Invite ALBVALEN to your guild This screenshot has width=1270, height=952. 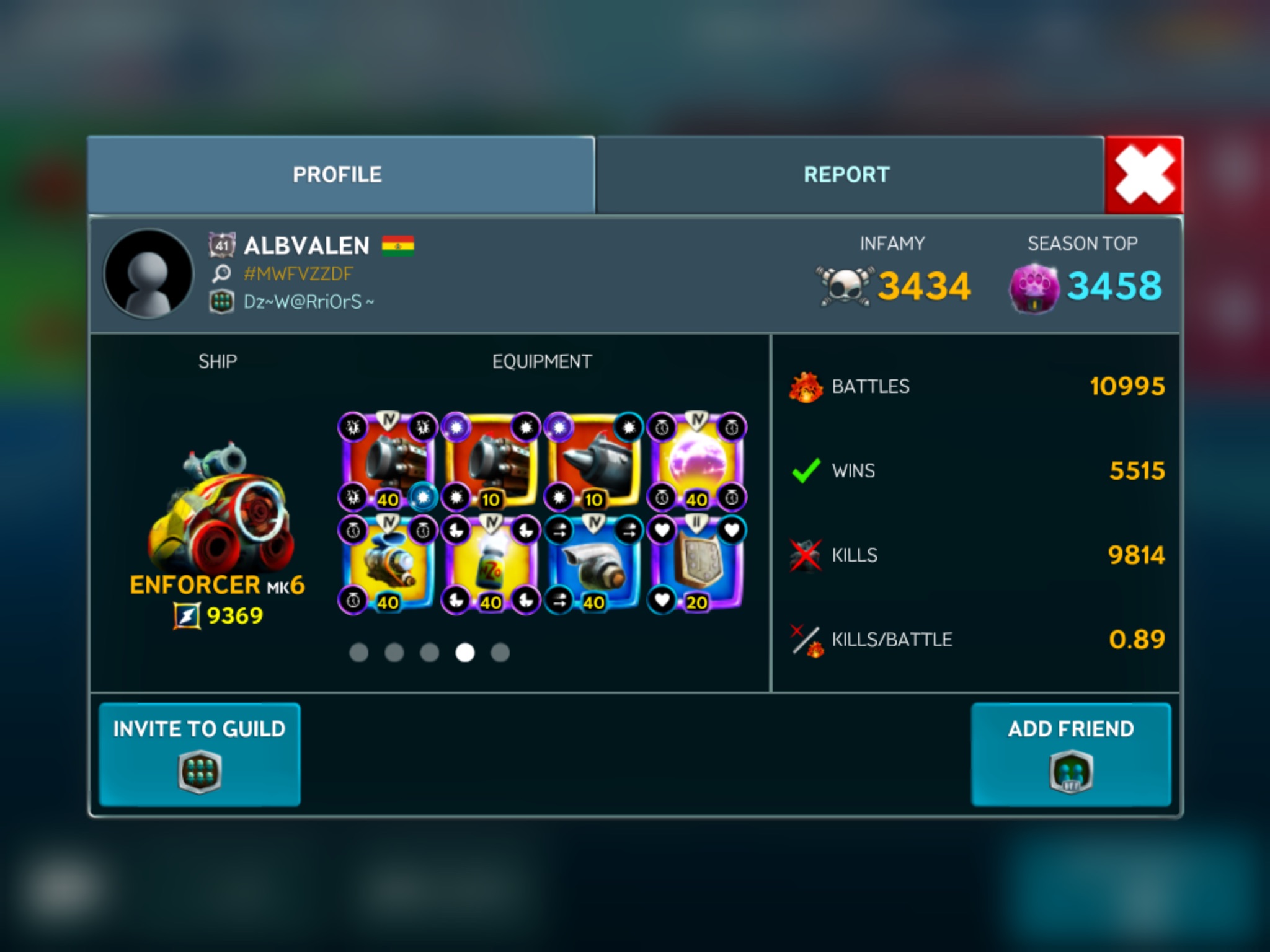[x=200, y=754]
